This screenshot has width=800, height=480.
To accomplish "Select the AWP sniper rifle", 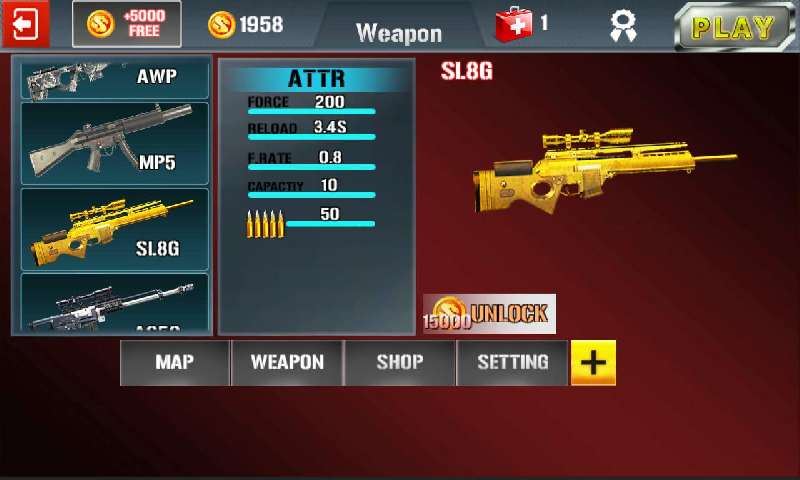I will 115,77.
